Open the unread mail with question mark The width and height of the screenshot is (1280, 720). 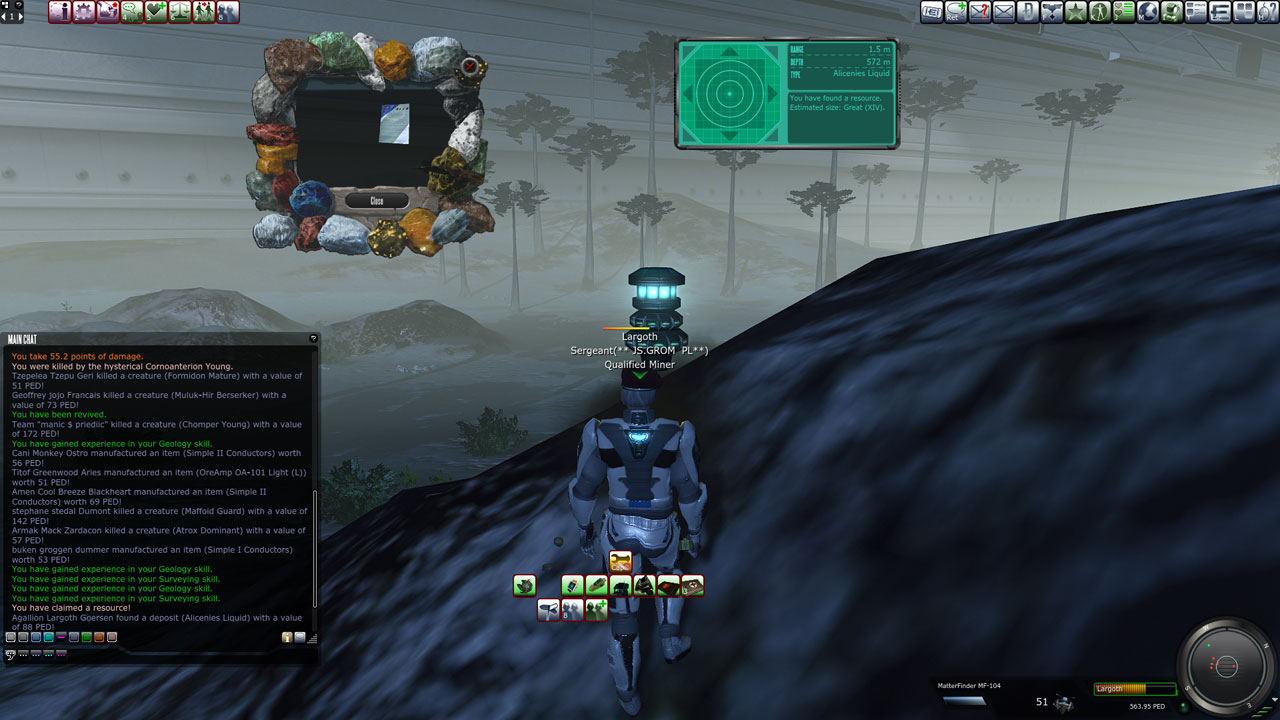coord(980,12)
